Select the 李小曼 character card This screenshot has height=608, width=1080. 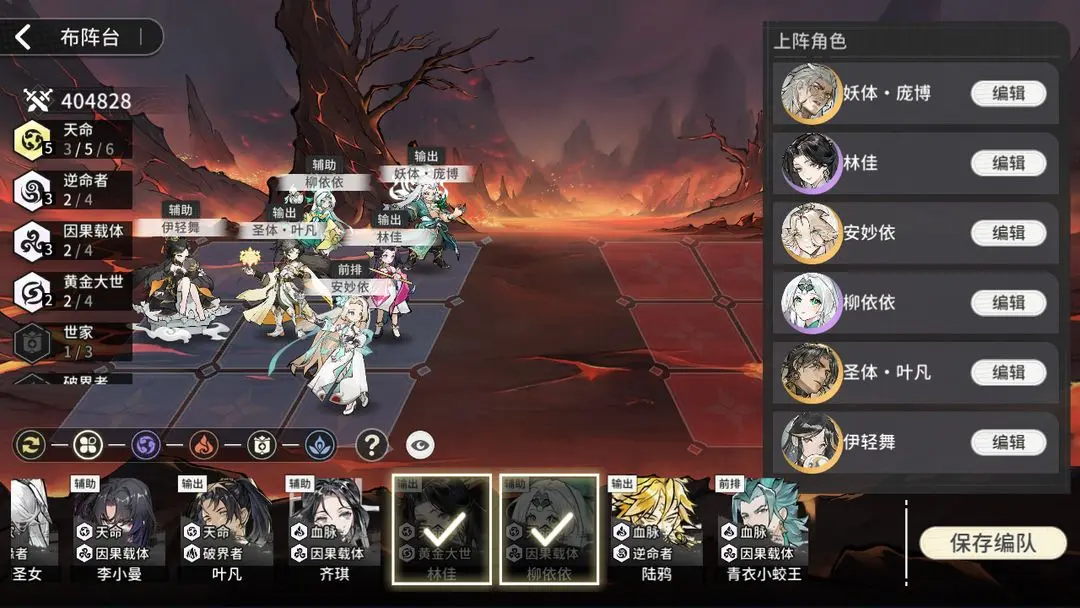tap(119, 528)
